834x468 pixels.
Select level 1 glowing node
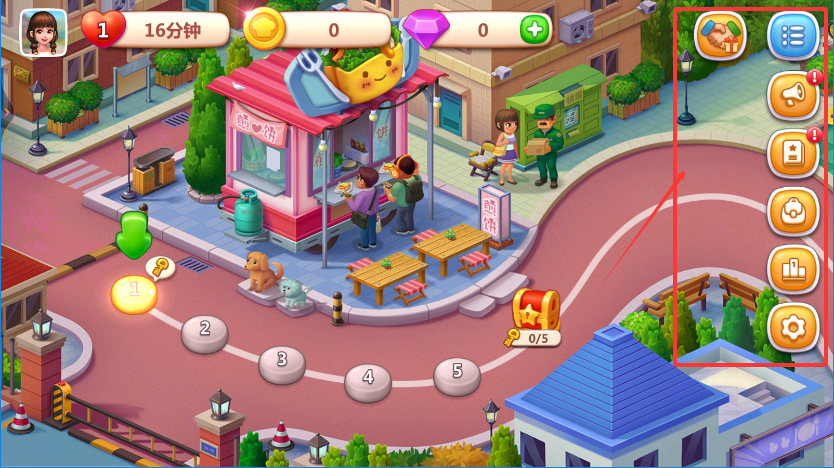pos(134,294)
